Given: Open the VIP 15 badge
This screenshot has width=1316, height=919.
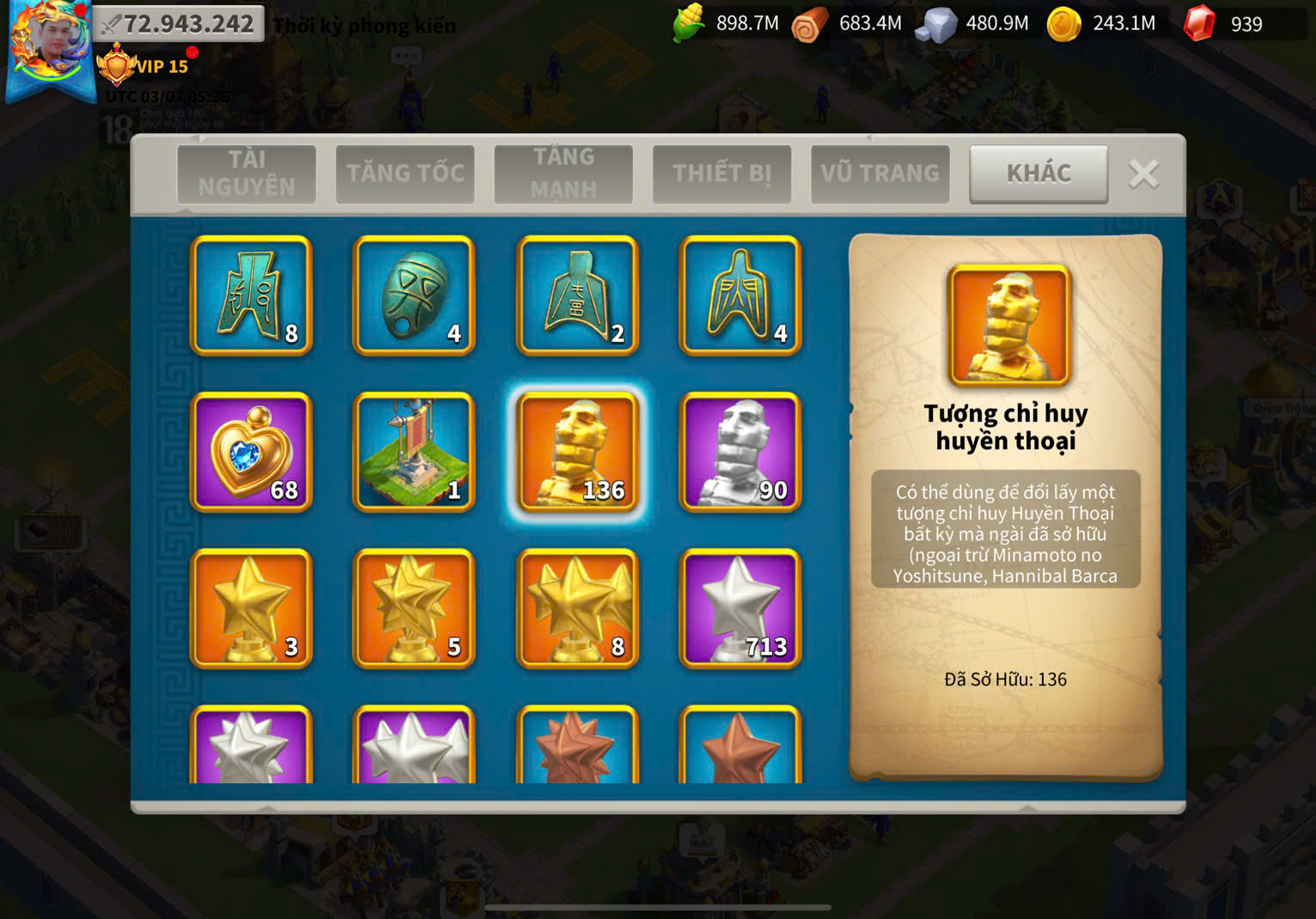Looking at the screenshot, I should (x=144, y=66).
